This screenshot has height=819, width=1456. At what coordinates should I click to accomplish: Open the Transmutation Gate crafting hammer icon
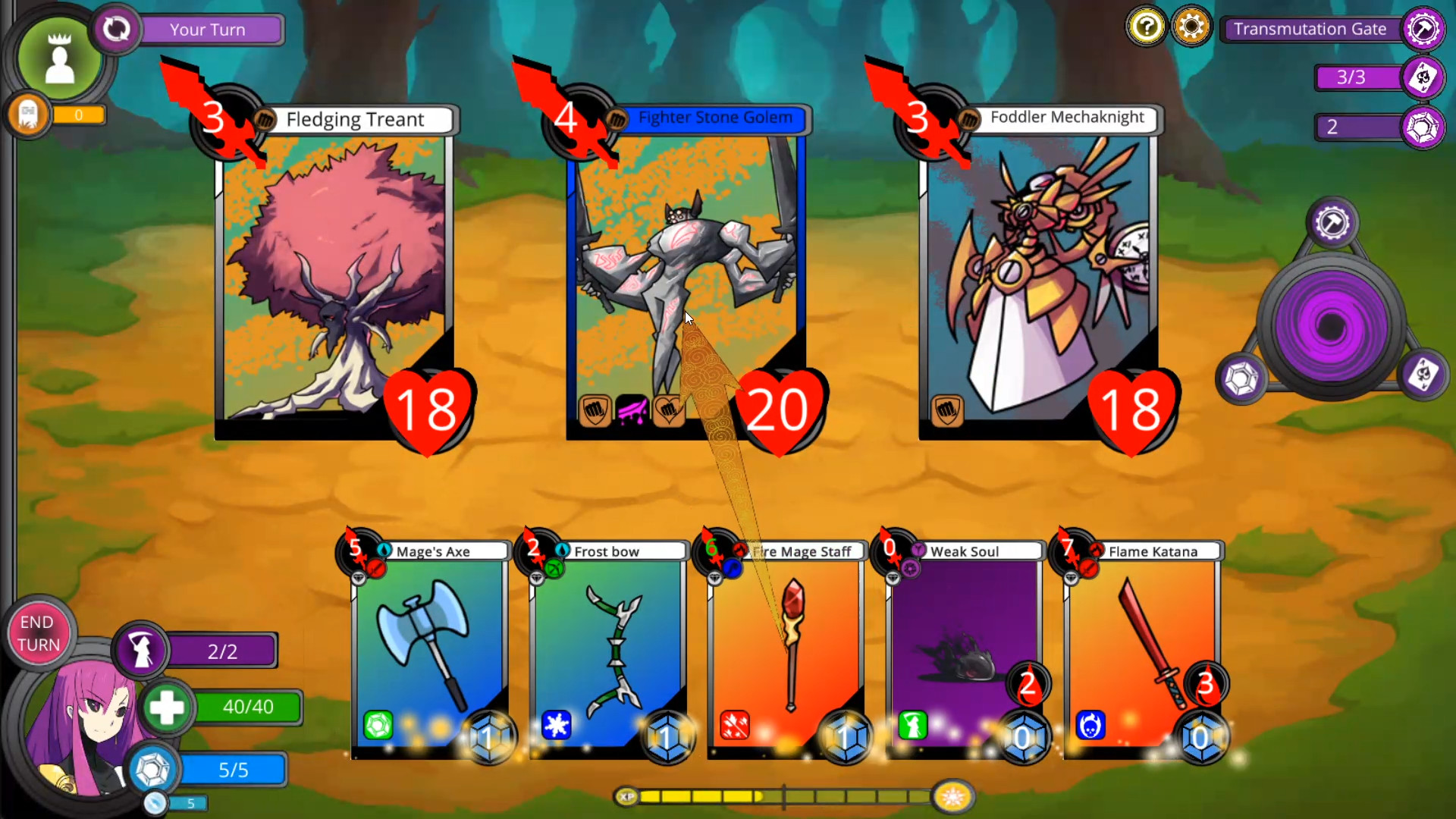1423,29
